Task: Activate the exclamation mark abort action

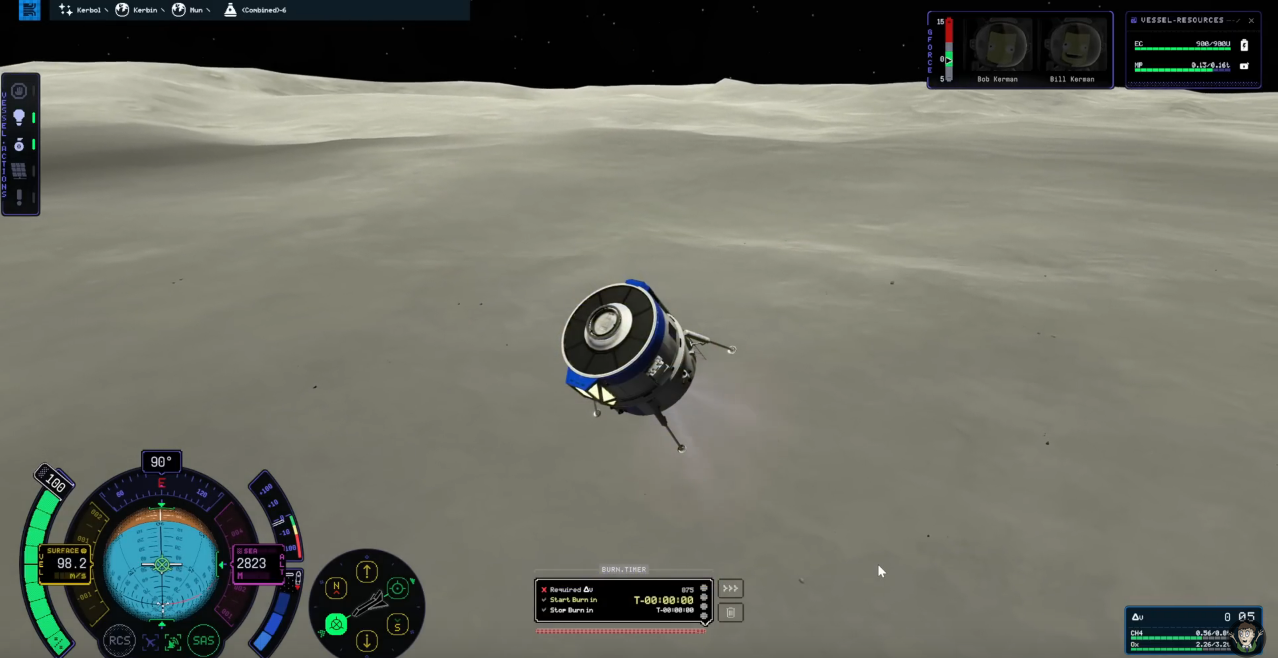Action: coord(18,198)
